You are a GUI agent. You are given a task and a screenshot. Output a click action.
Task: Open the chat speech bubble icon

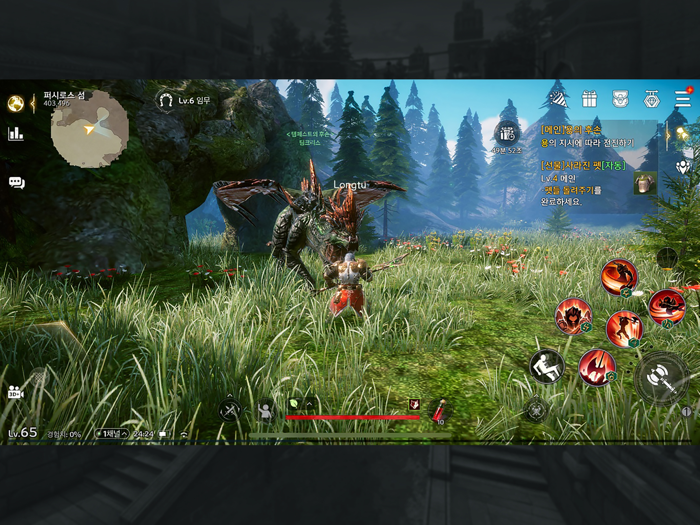coord(16,183)
